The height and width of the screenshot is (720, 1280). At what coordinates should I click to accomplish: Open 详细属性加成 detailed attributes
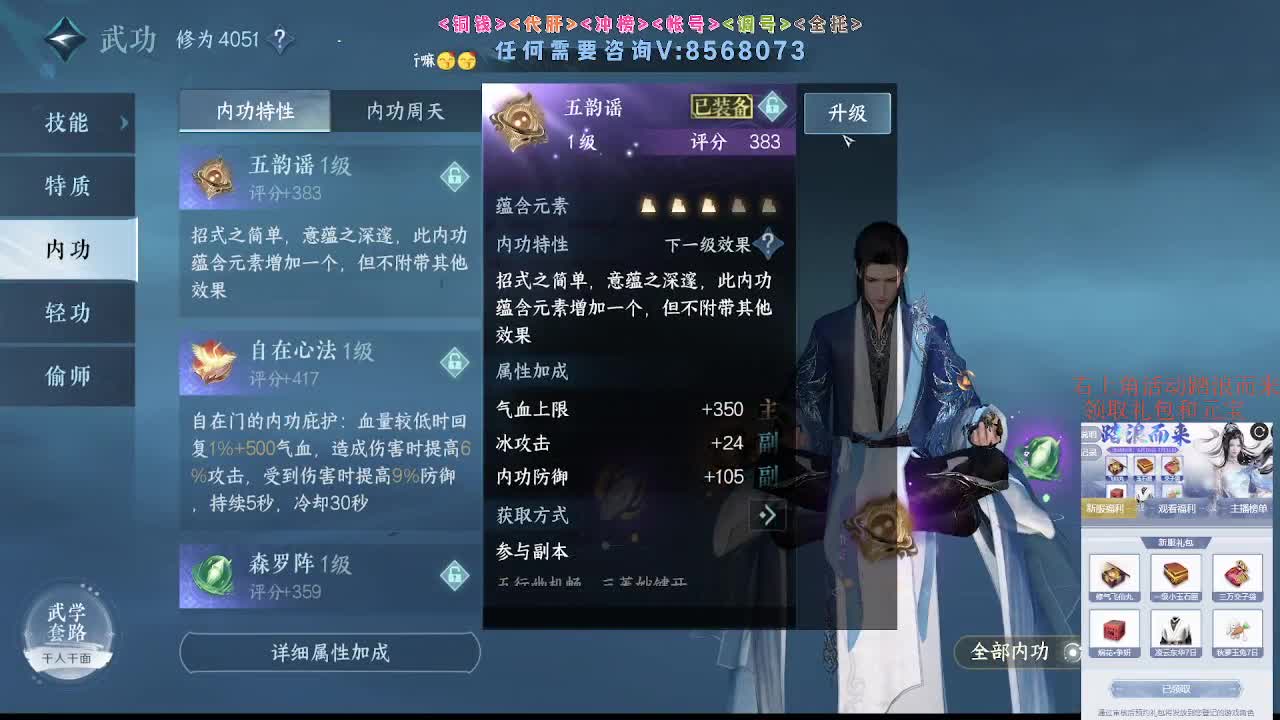[x=328, y=652]
